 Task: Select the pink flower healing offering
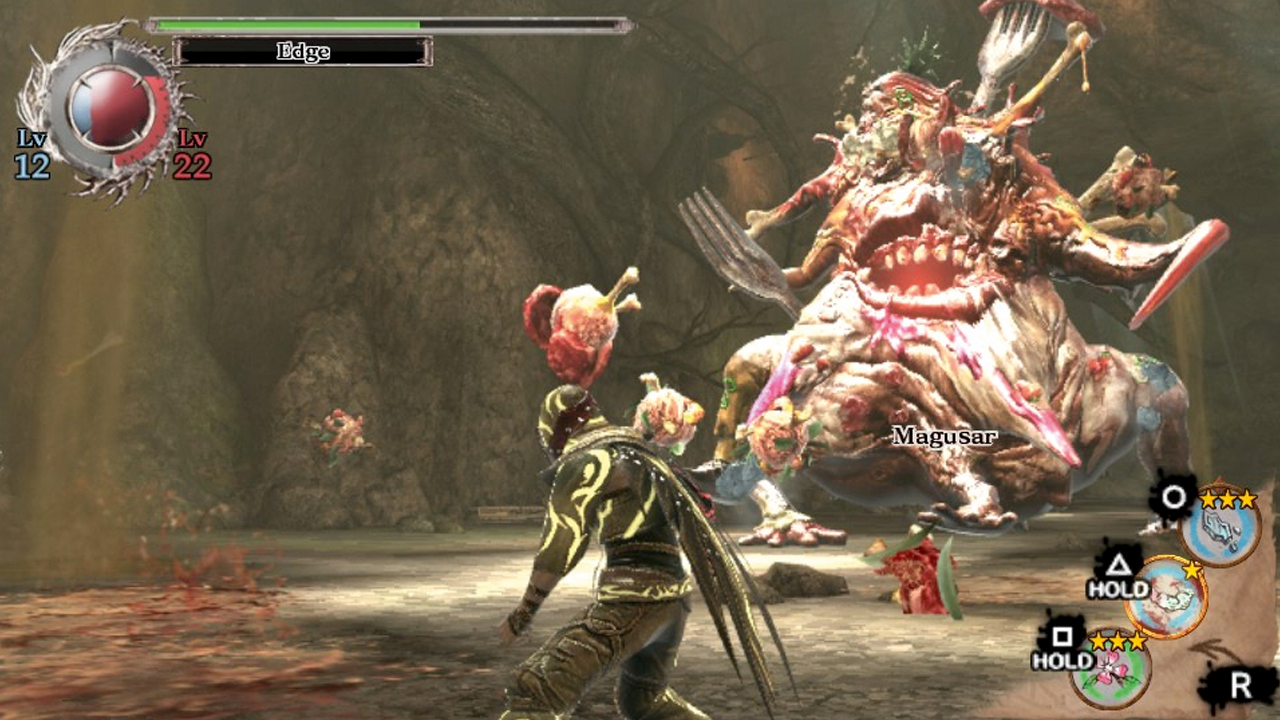tap(1110, 669)
